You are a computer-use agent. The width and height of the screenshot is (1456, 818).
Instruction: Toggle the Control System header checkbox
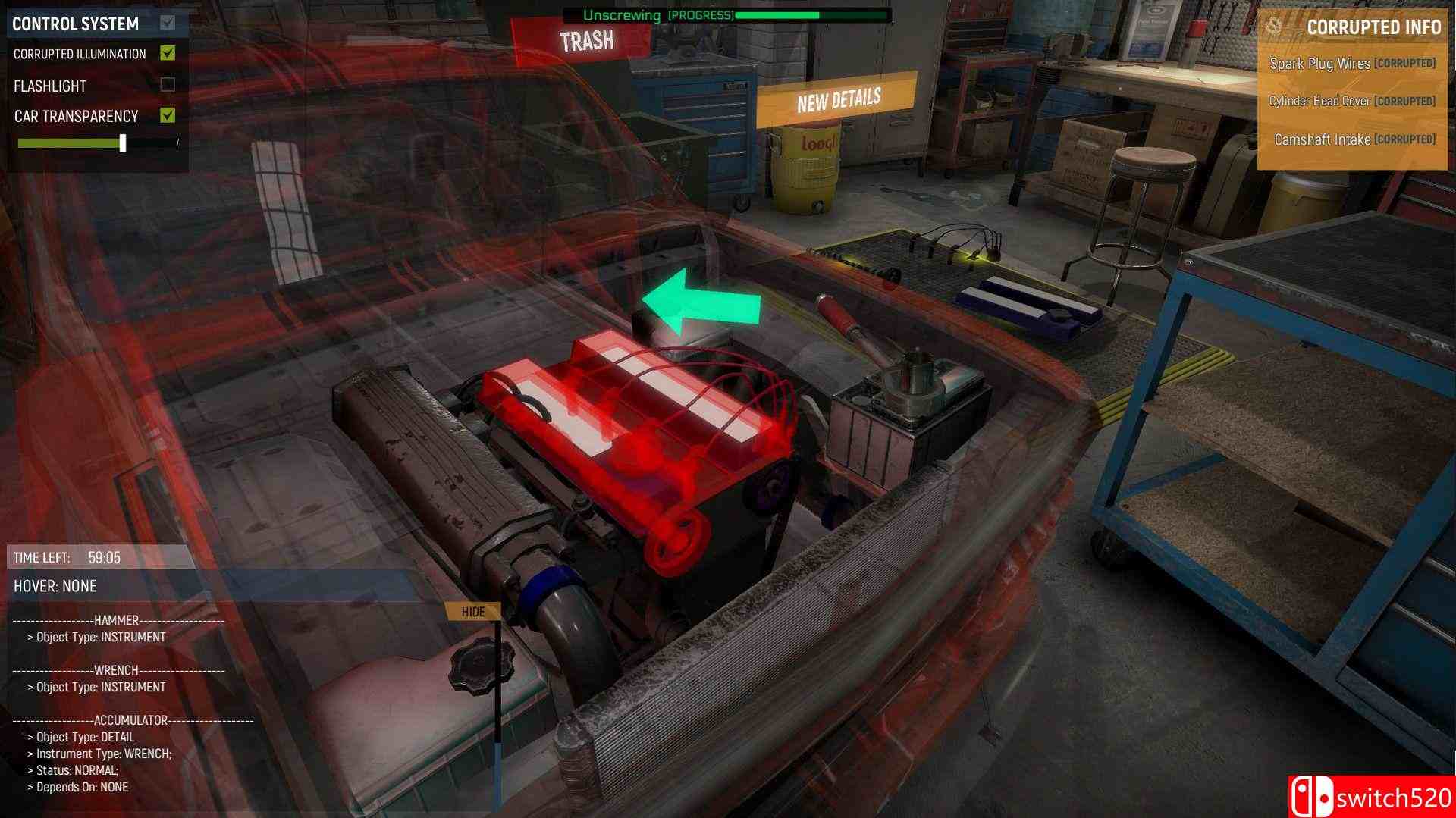click(168, 23)
